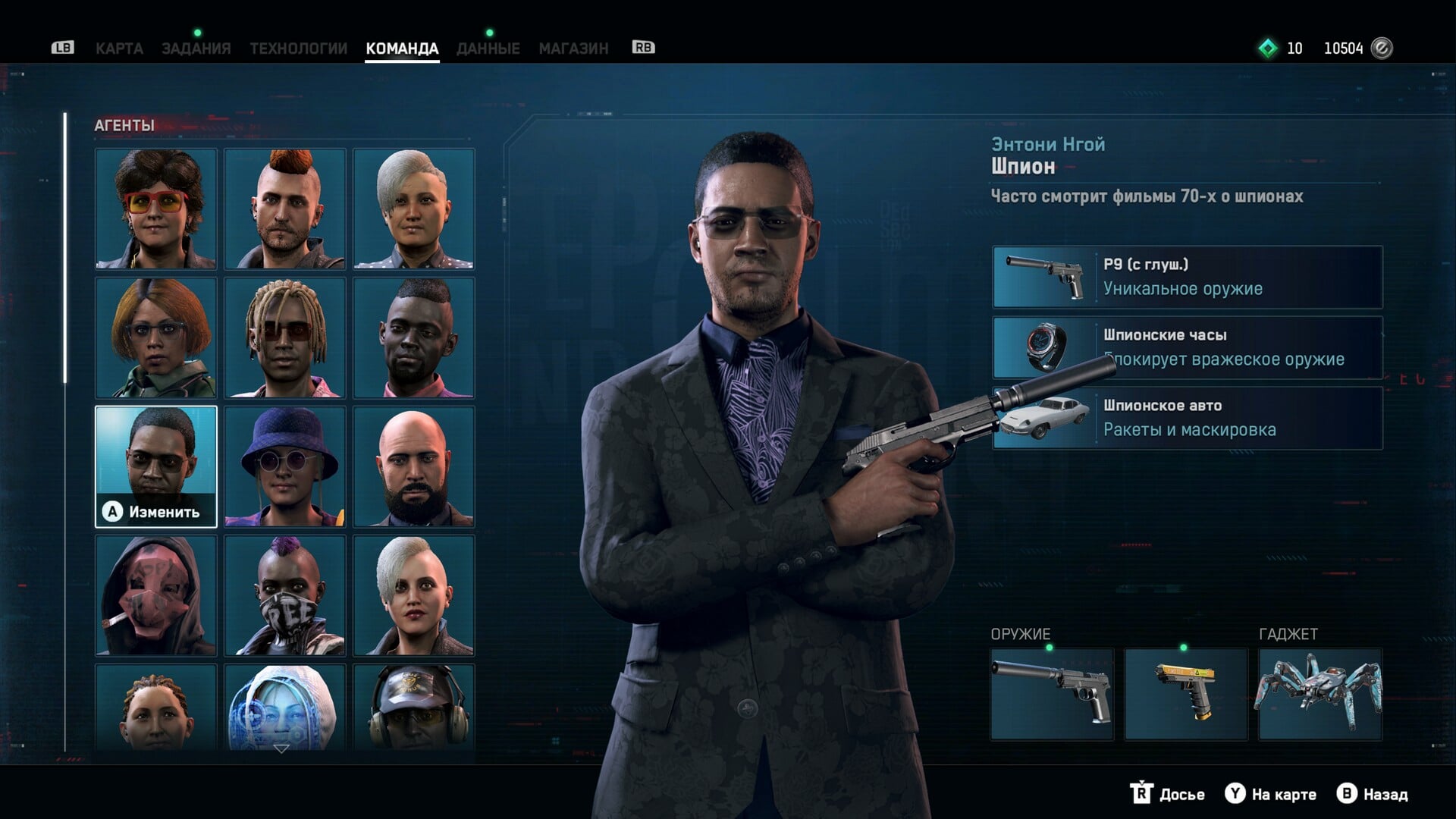Select agent with red-tinted glasses
The image size is (1456, 819).
(x=156, y=209)
